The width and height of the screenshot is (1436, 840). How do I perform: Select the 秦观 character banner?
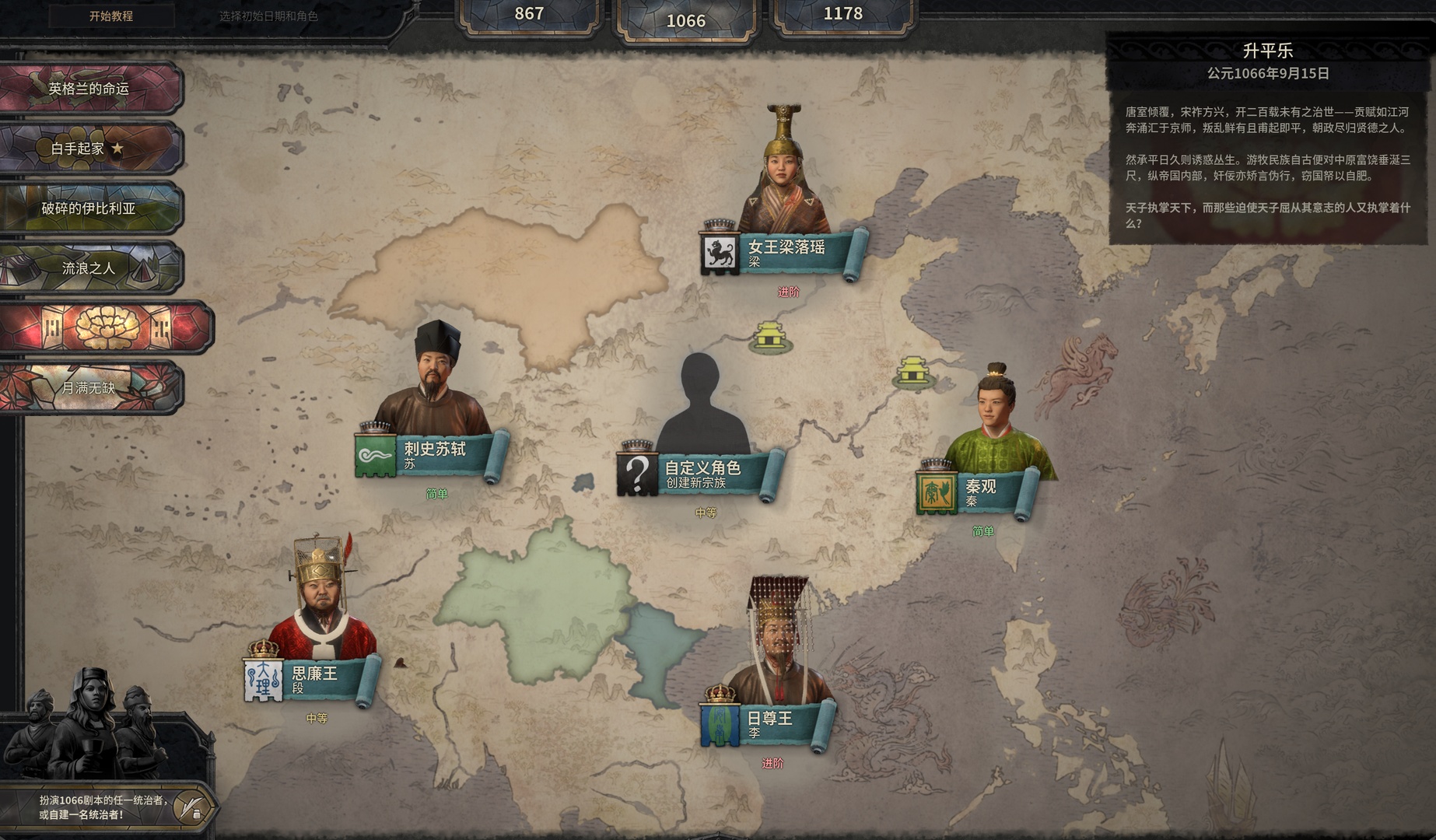click(x=980, y=491)
